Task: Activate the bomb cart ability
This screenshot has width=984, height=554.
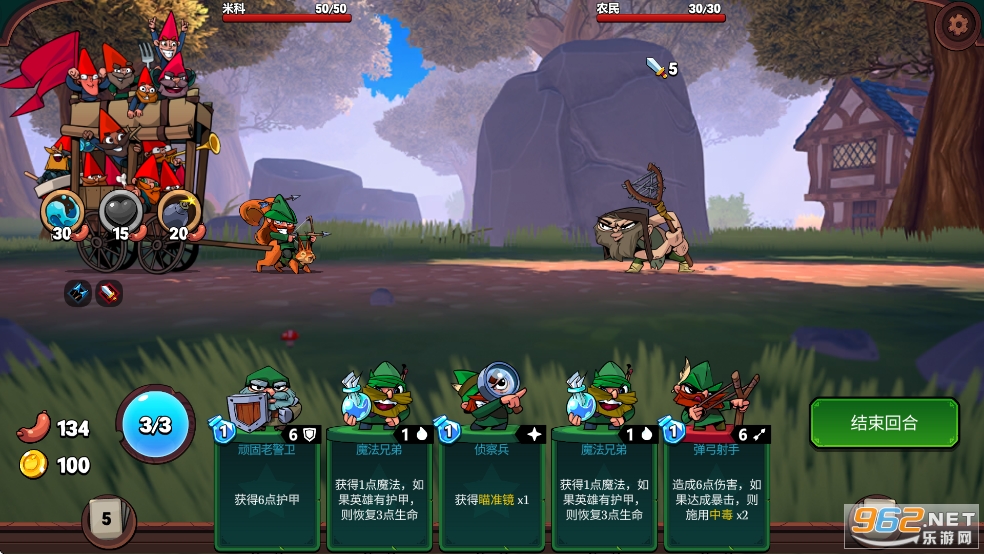Action: pos(179,210)
